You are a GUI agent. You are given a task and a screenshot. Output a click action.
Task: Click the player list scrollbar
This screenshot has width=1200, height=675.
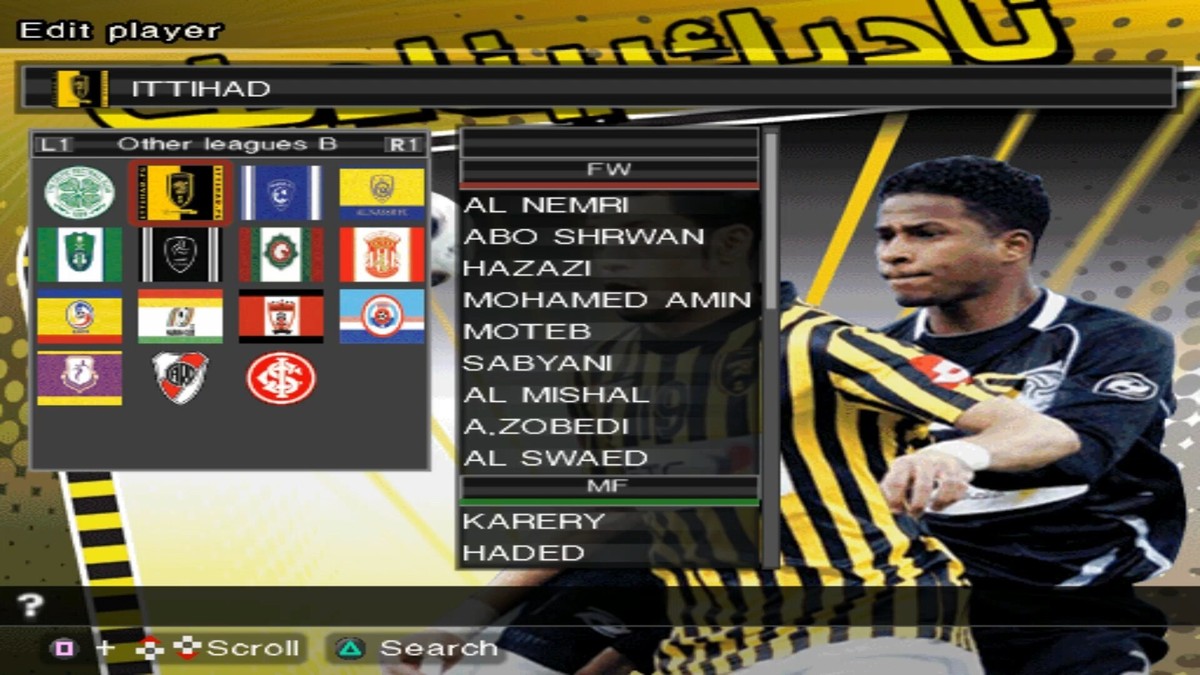(x=771, y=348)
